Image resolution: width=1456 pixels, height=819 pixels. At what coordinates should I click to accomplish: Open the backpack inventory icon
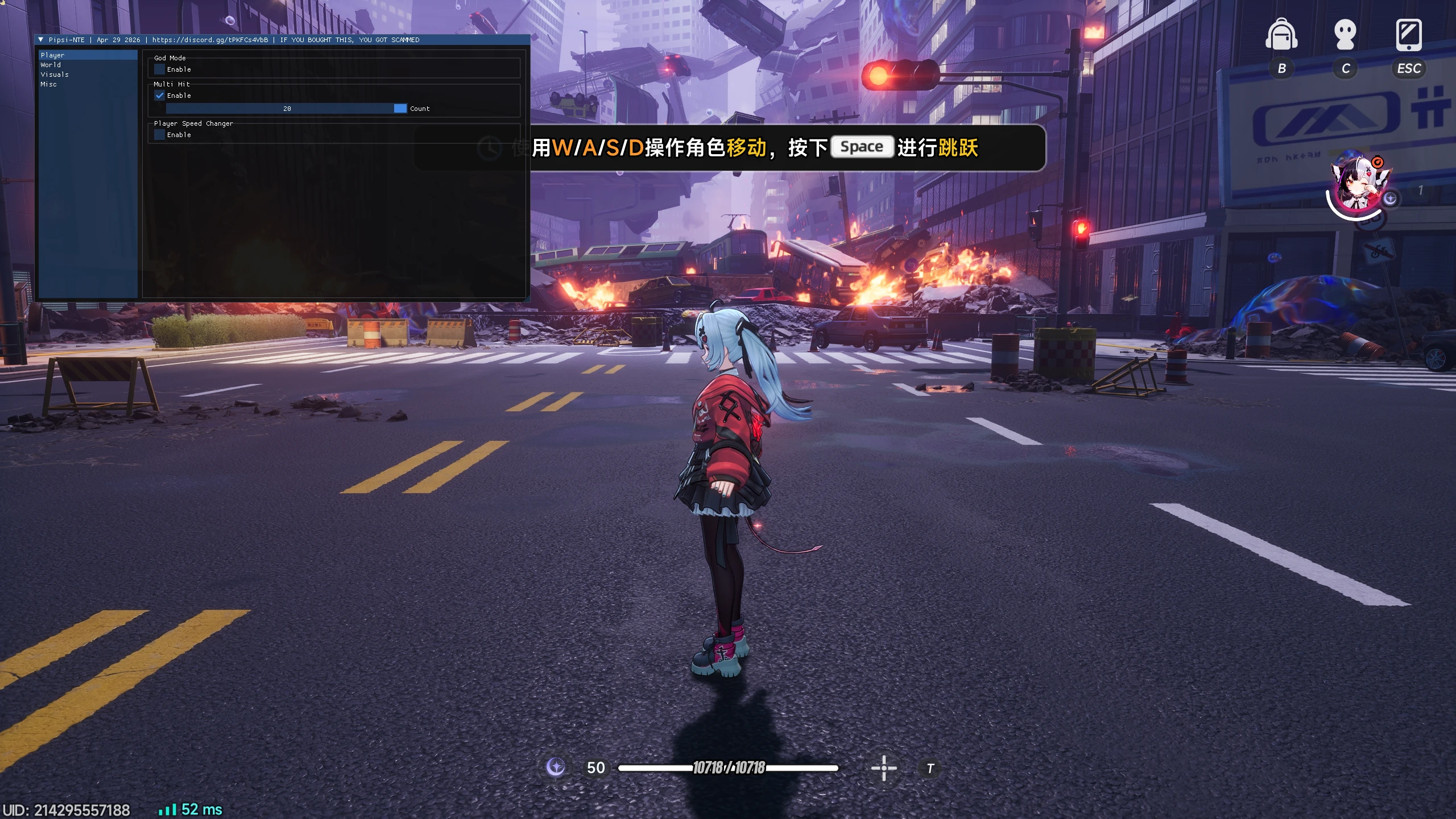[x=1281, y=35]
